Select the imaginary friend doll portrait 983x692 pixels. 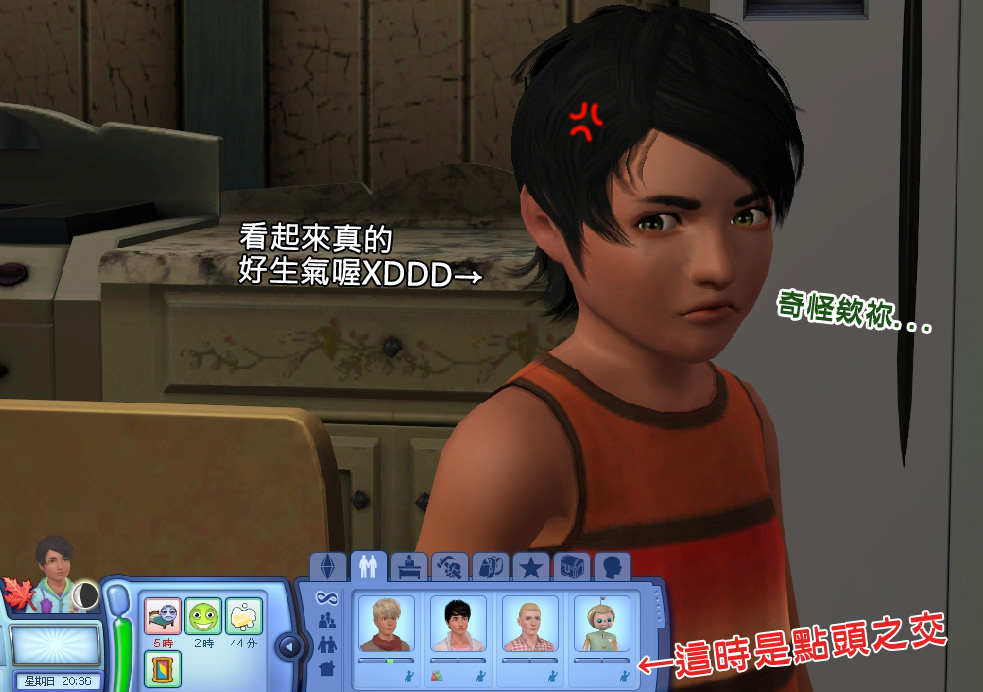click(x=602, y=626)
